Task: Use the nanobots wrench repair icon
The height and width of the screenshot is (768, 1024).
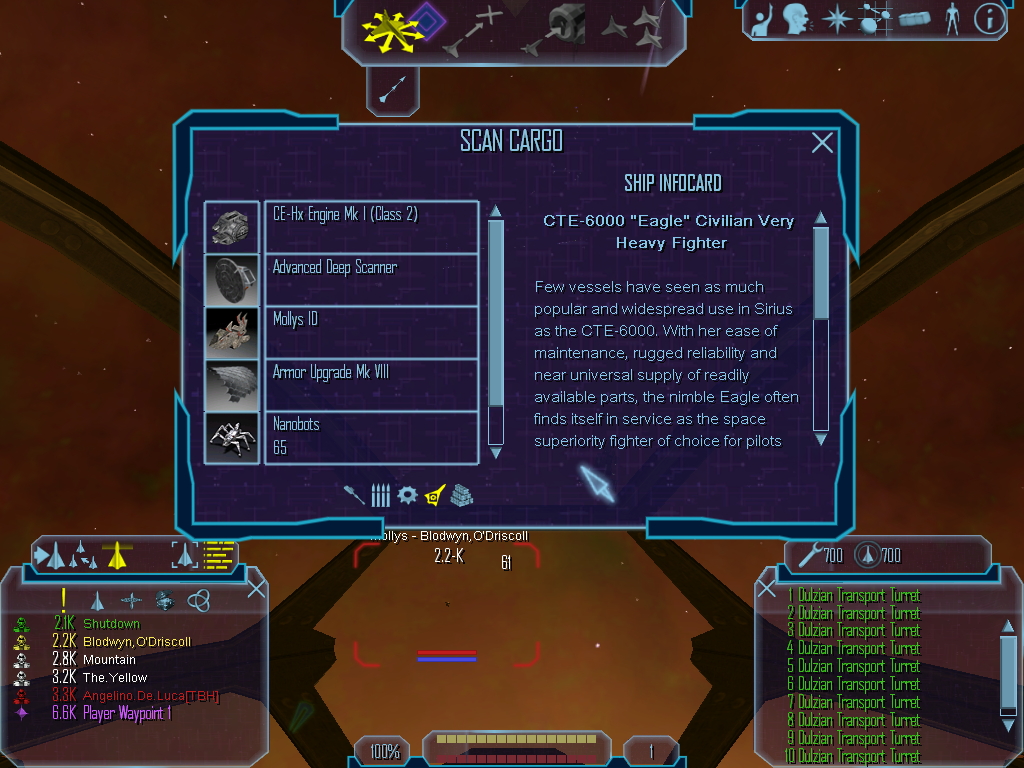Action: [x=807, y=554]
